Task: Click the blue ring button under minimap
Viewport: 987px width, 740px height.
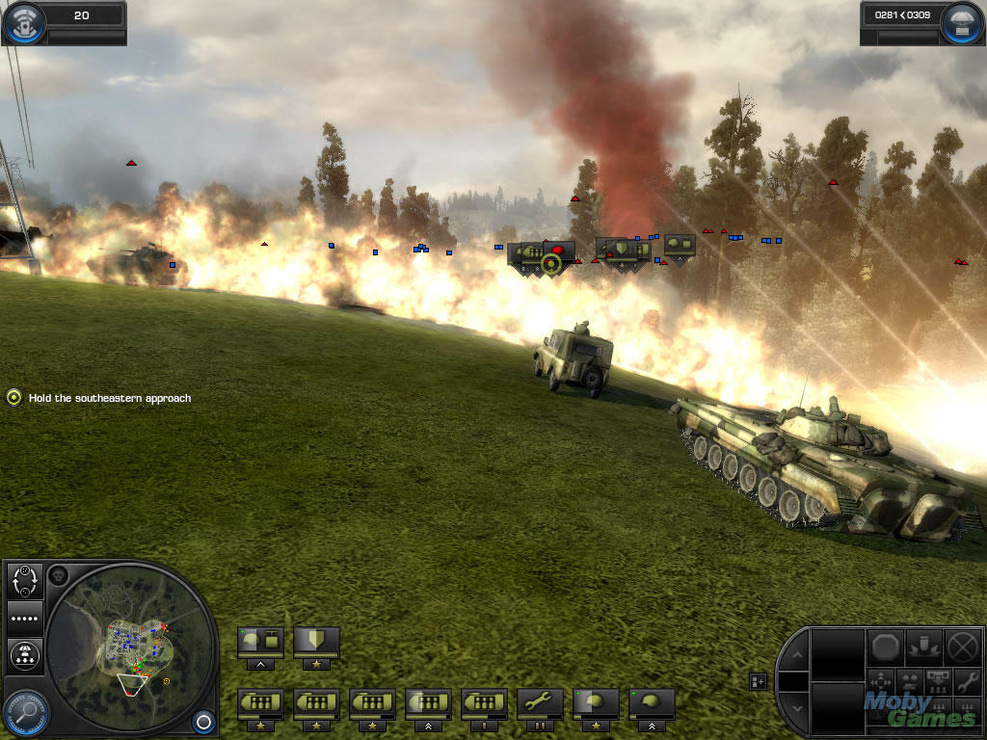Action: [x=203, y=721]
